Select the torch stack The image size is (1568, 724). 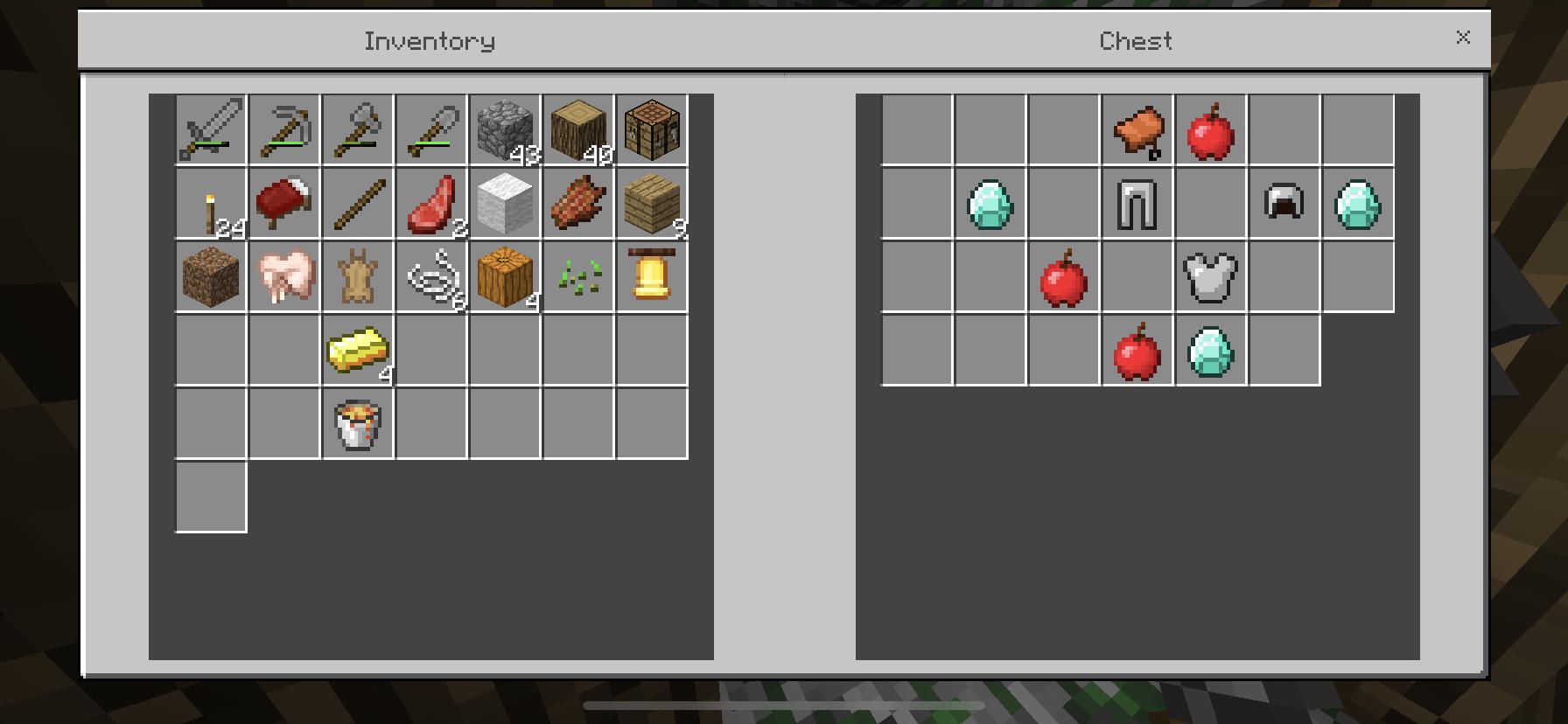click(x=210, y=203)
